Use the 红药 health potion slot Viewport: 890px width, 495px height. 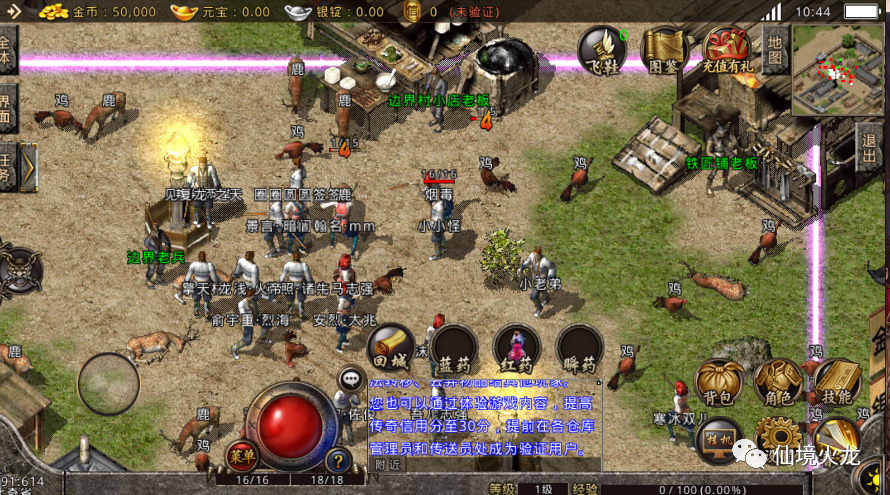[517, 347]
